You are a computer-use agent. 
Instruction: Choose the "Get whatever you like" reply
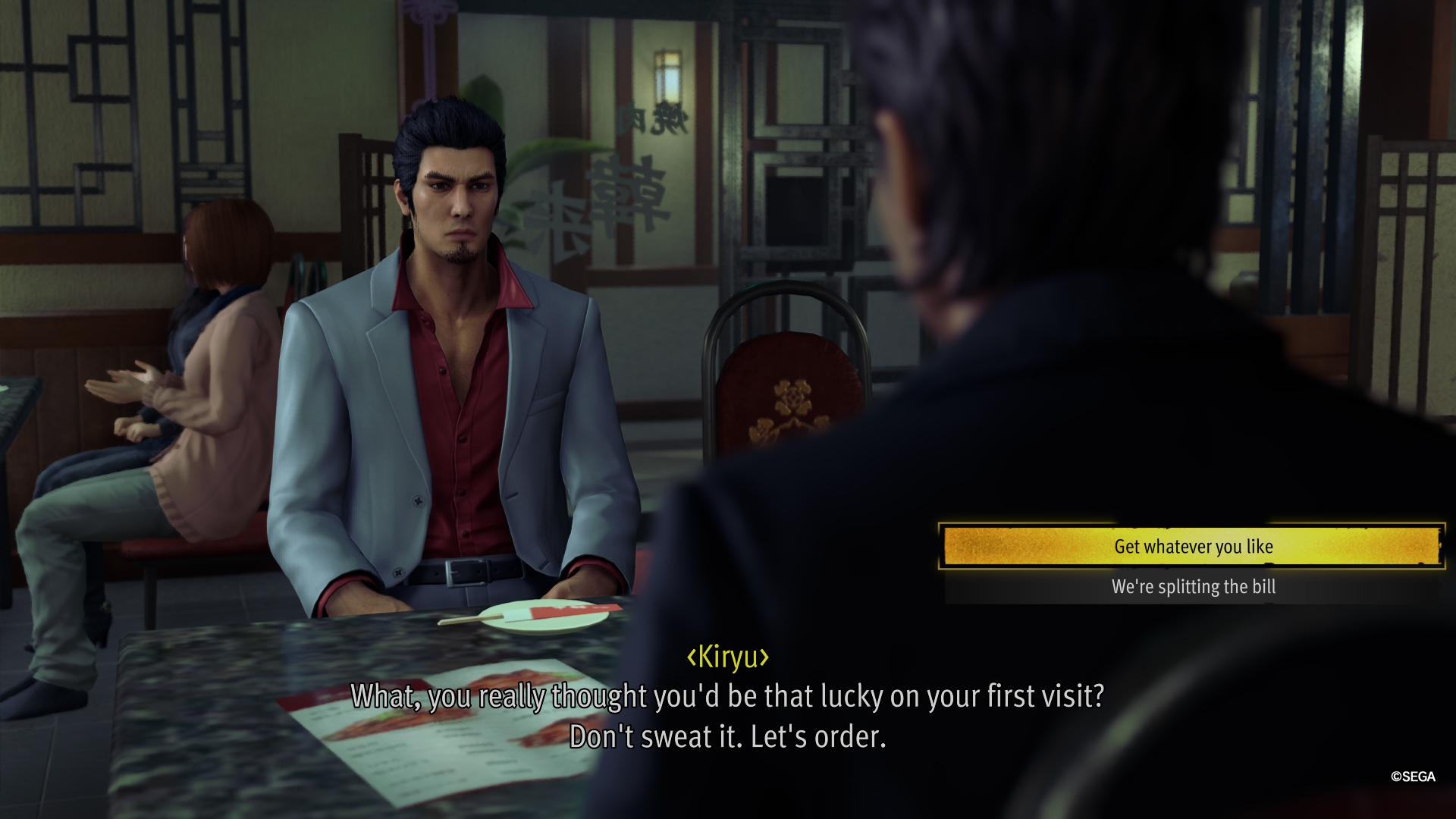click(x=1193, y=546)
